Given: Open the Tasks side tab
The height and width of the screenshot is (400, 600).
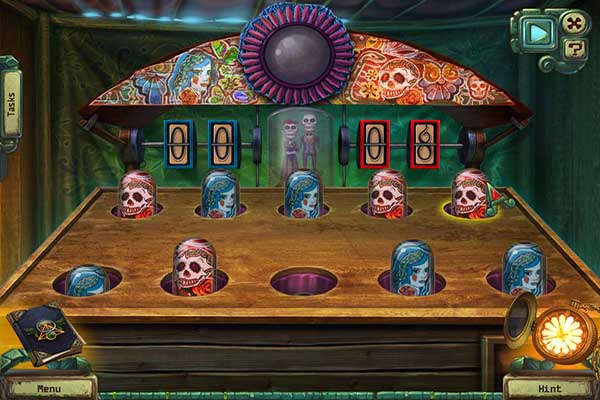Looking at the screenshot, I should click(x=11, y=106).
